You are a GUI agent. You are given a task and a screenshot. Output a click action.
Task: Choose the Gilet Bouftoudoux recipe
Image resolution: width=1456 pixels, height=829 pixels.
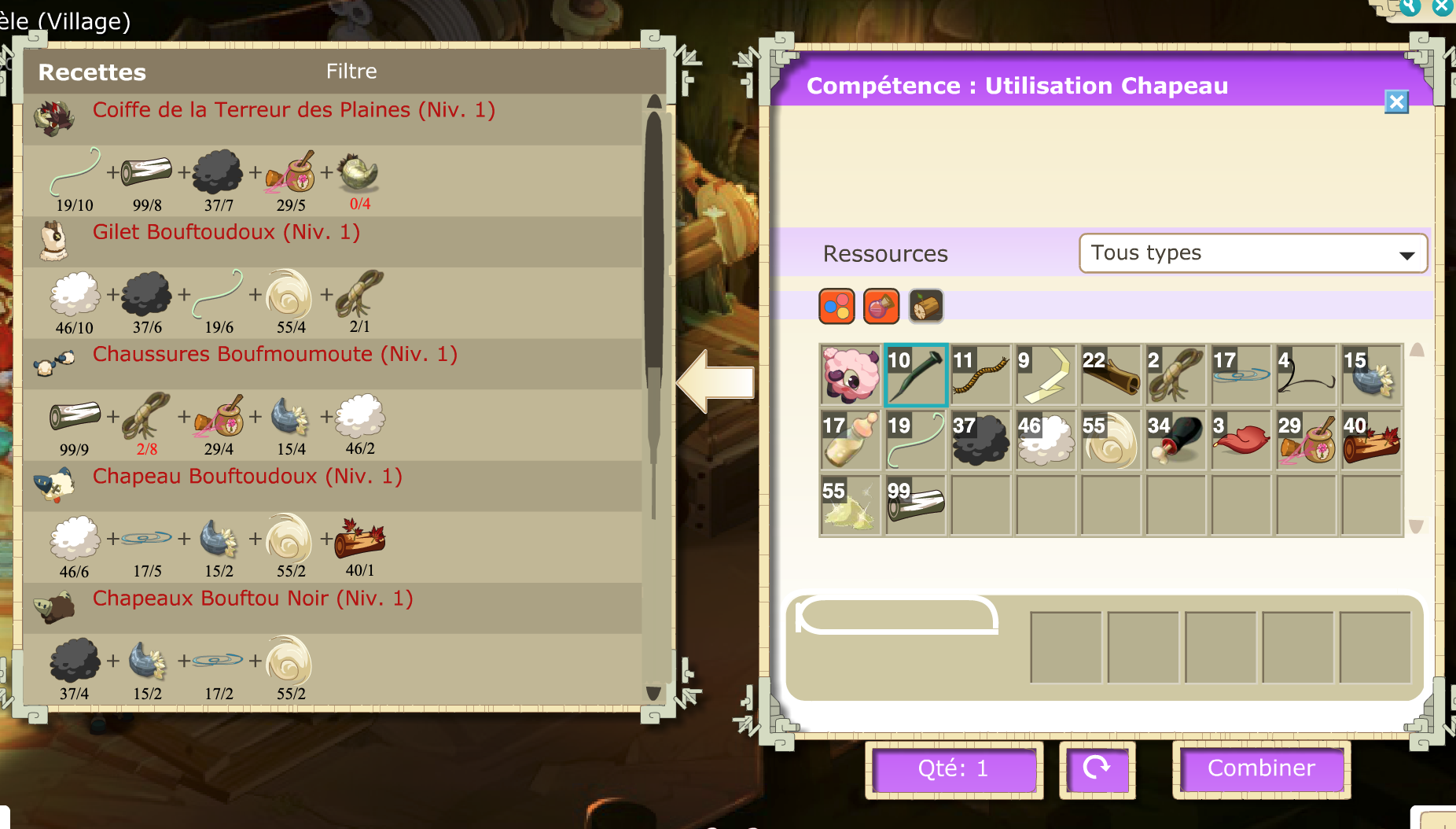[226, 232]
